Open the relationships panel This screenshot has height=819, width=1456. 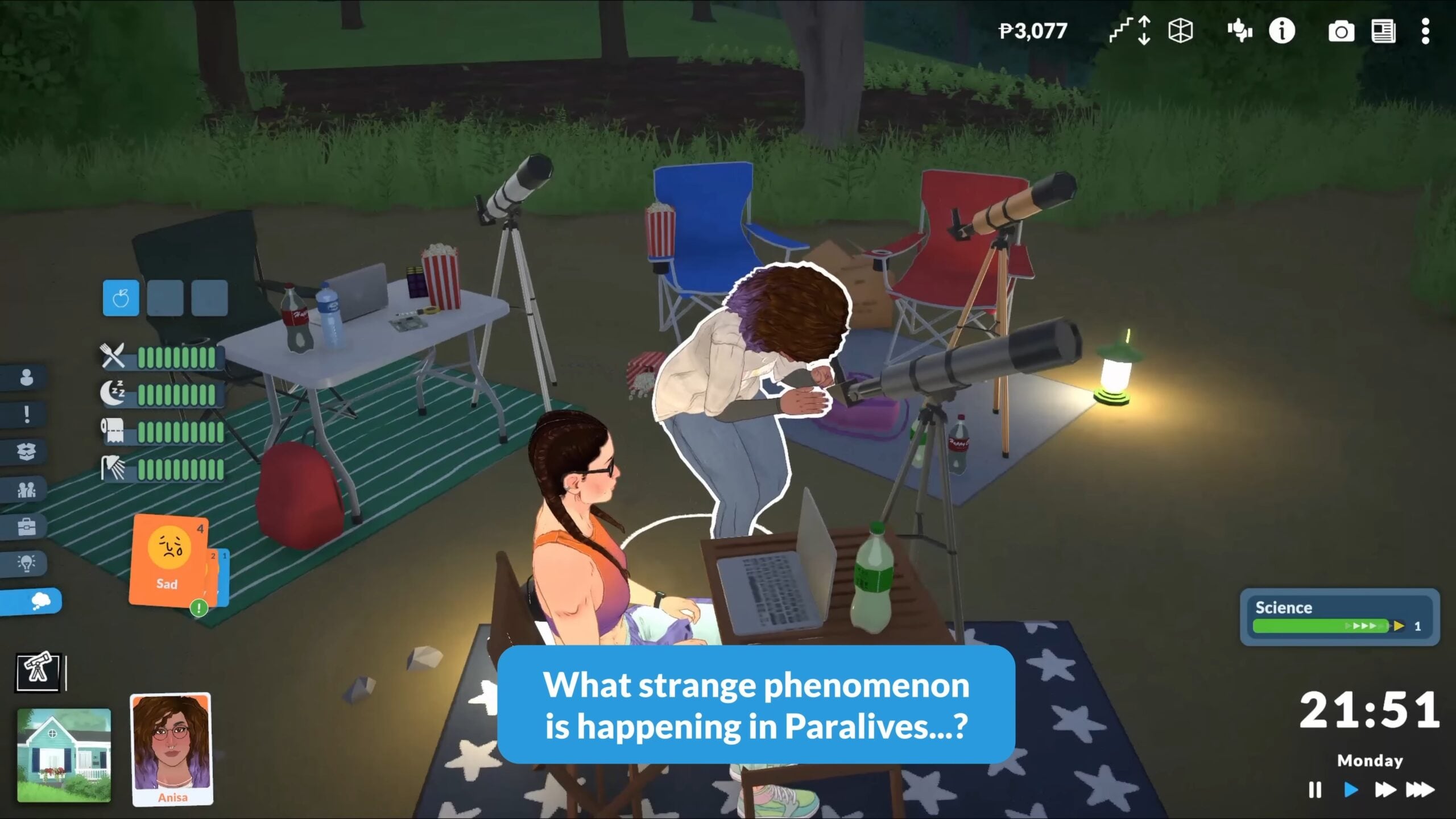pyautogui.click(x=26, y=489)
